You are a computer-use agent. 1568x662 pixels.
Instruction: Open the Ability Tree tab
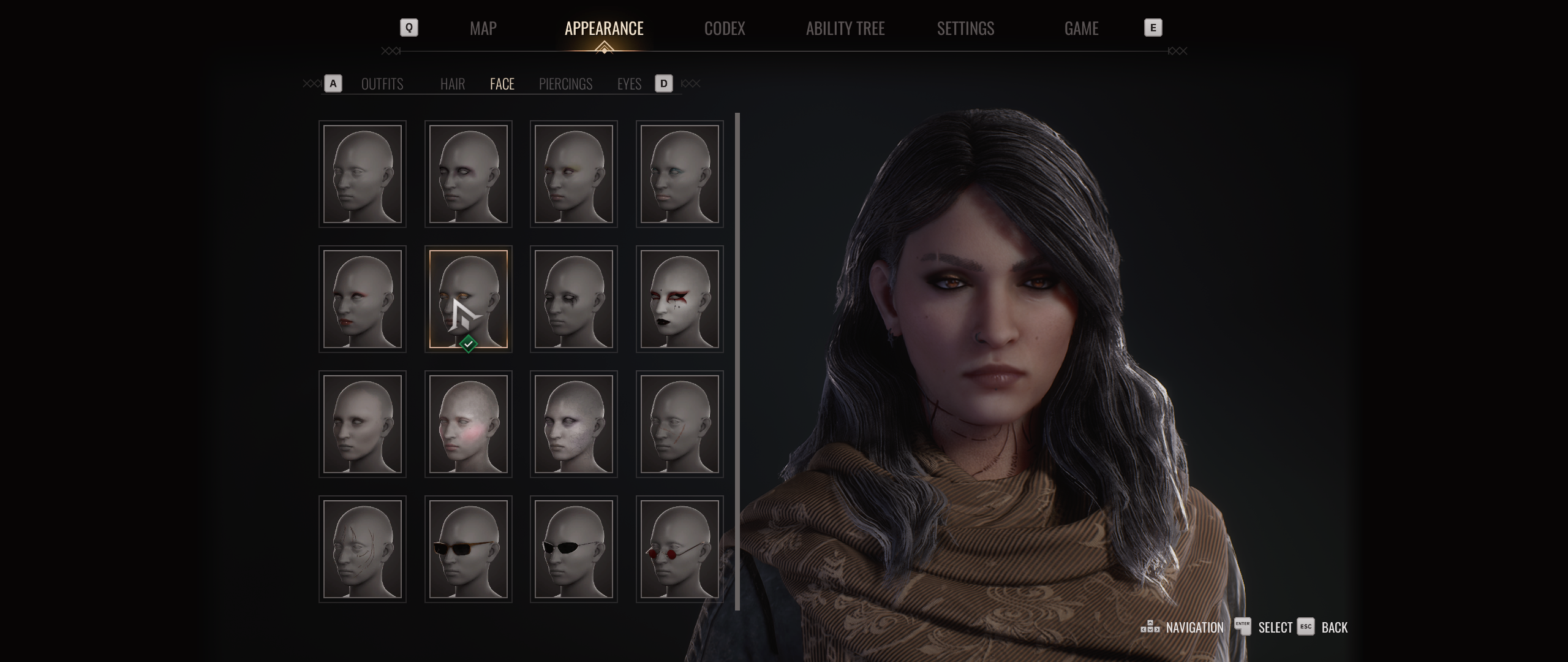845,28
